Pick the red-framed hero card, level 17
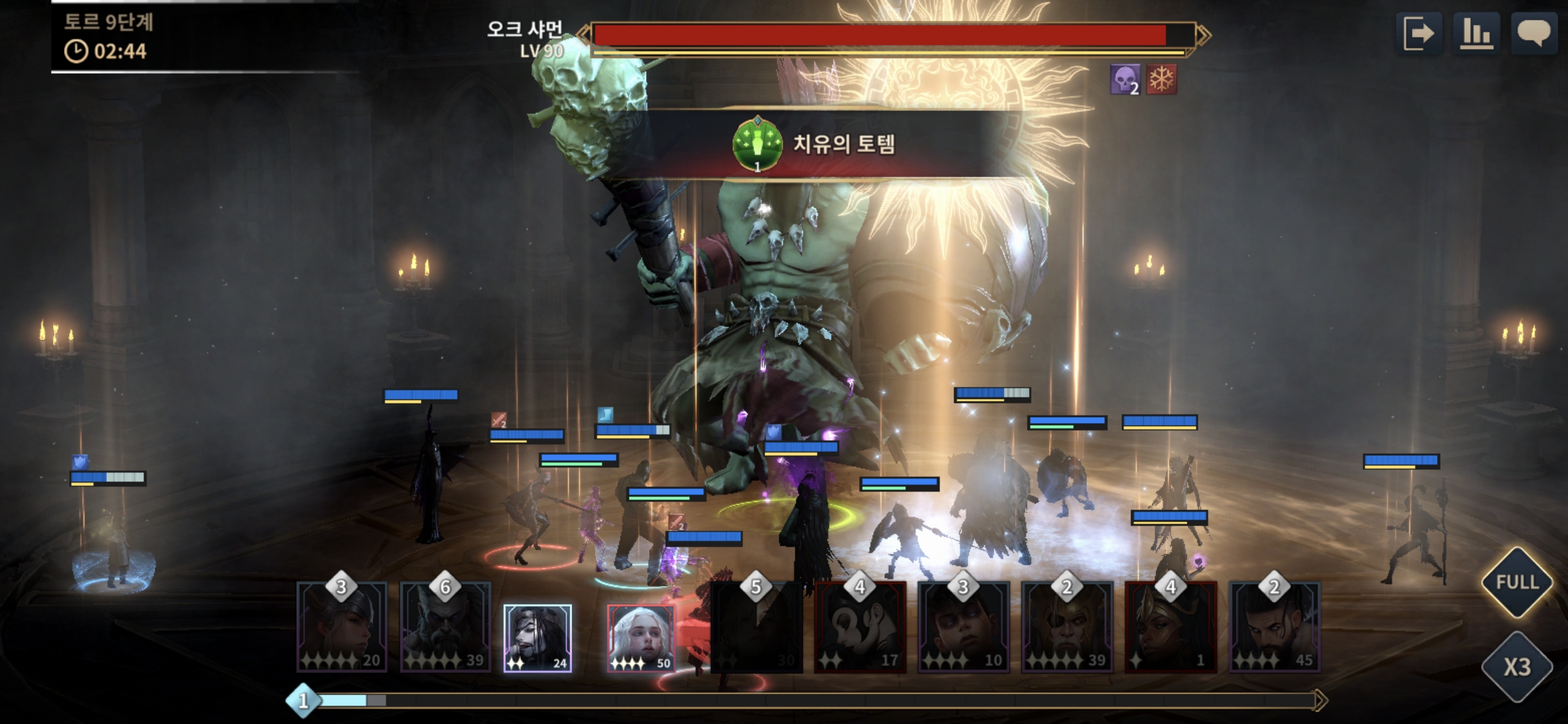The height and width of the screenshot is (724, 1568). [860, 628]
